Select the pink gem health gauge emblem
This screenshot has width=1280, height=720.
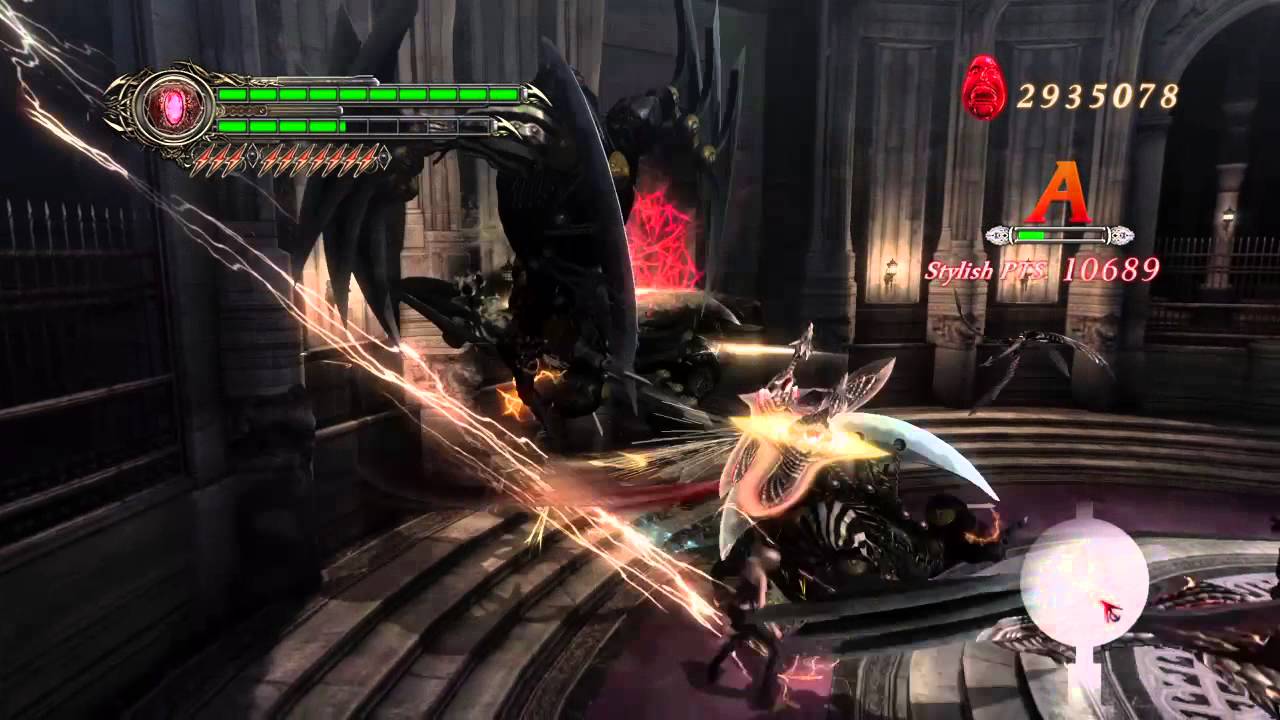click(174, 107)
